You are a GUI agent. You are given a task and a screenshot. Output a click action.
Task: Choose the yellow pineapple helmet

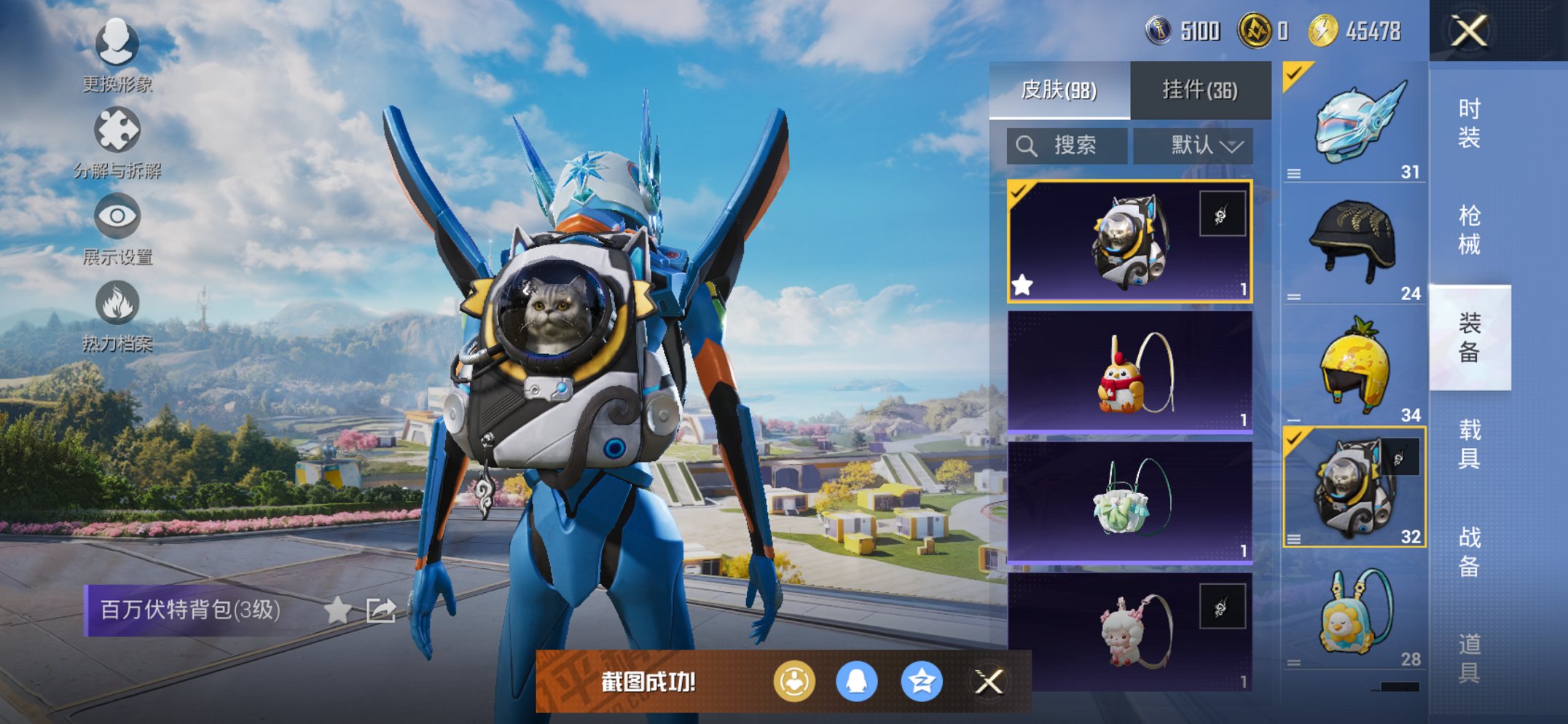[x=1355, y=366]
